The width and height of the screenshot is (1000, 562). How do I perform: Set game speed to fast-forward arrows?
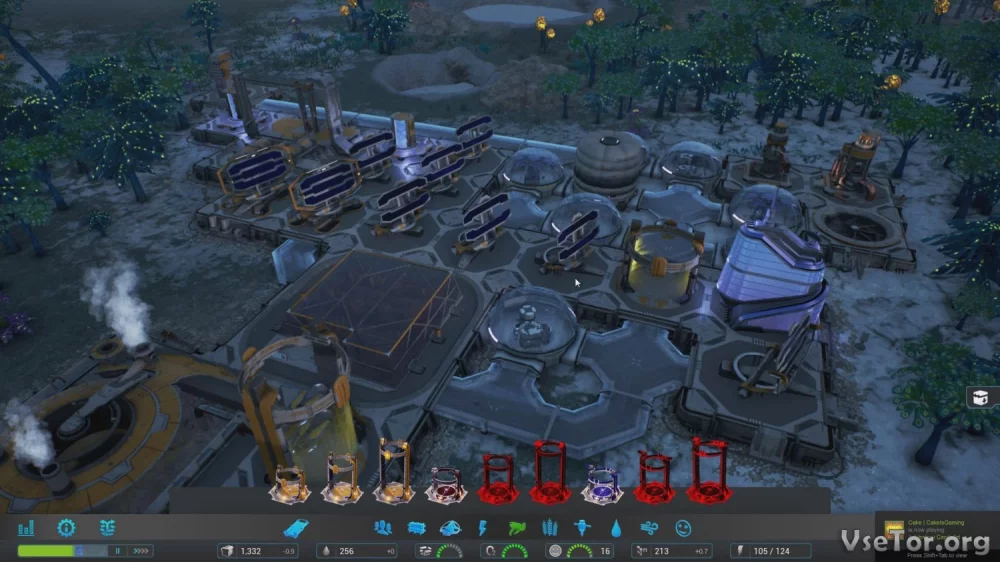pos(141,550)
